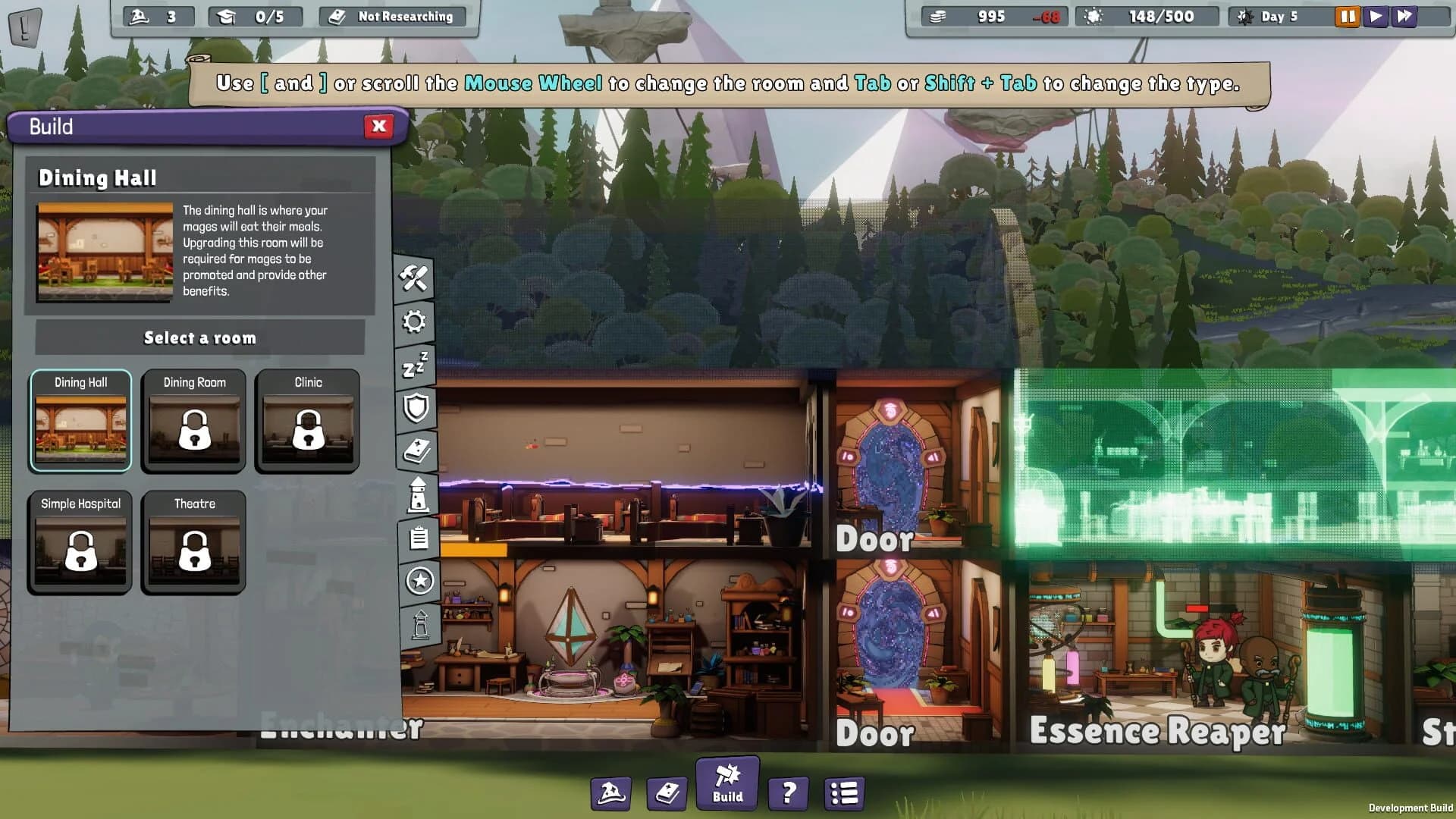The image size is (1456, 819).
Task: Open the gear category tab
Action: 414,322
